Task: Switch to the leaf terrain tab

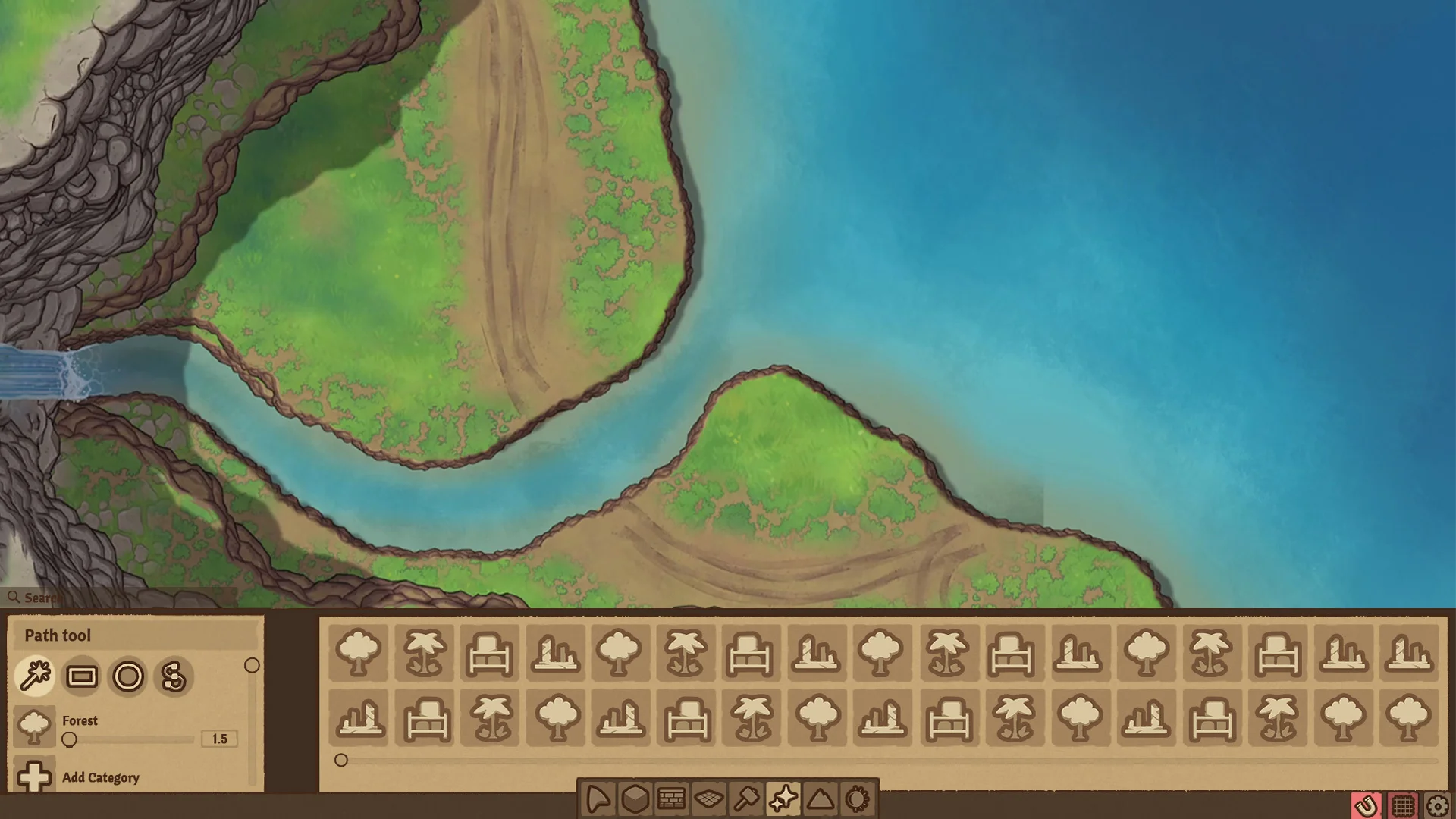Action: (x=598, y=797)
